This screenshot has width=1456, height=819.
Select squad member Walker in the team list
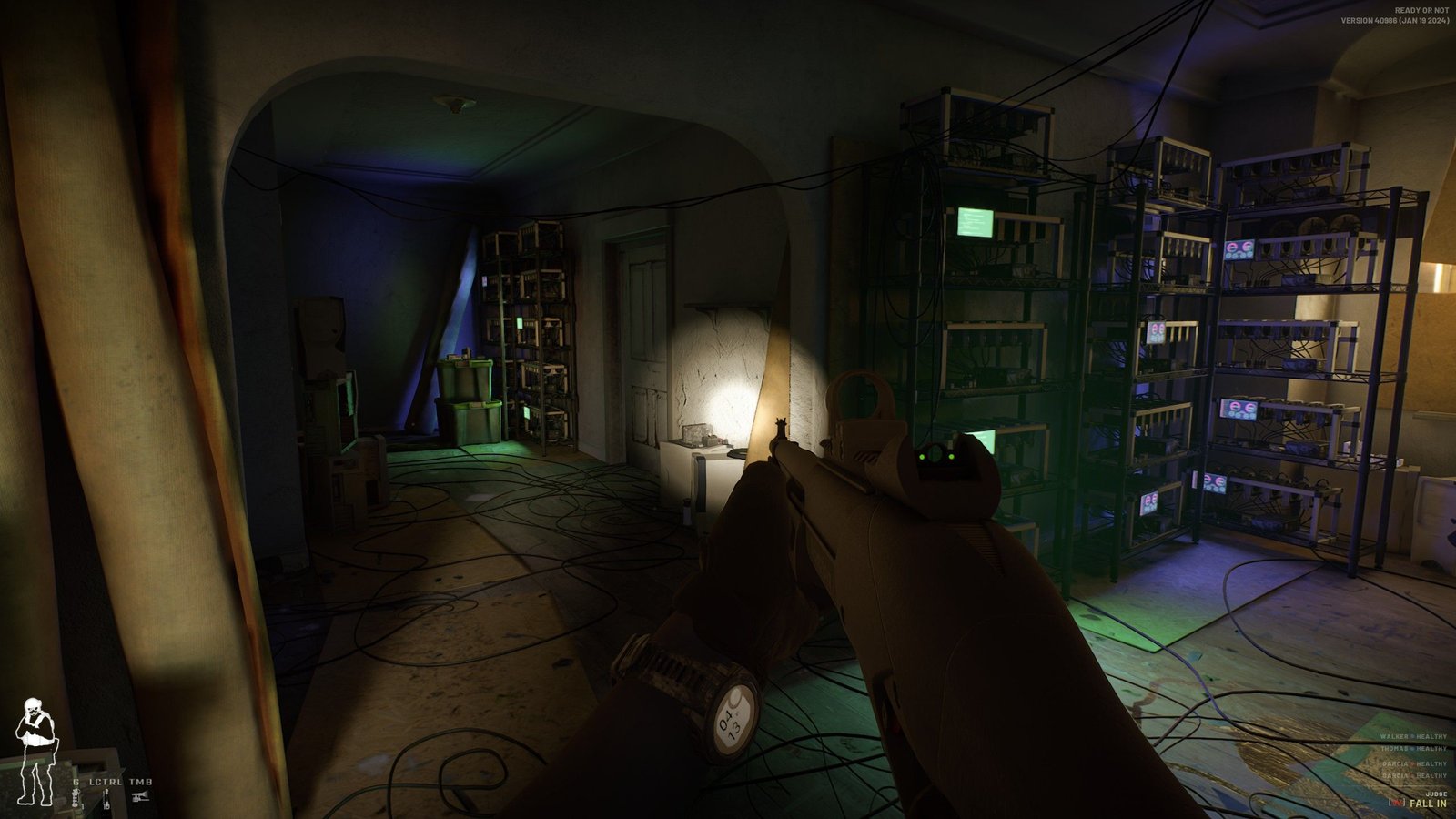click(1412, 736)
